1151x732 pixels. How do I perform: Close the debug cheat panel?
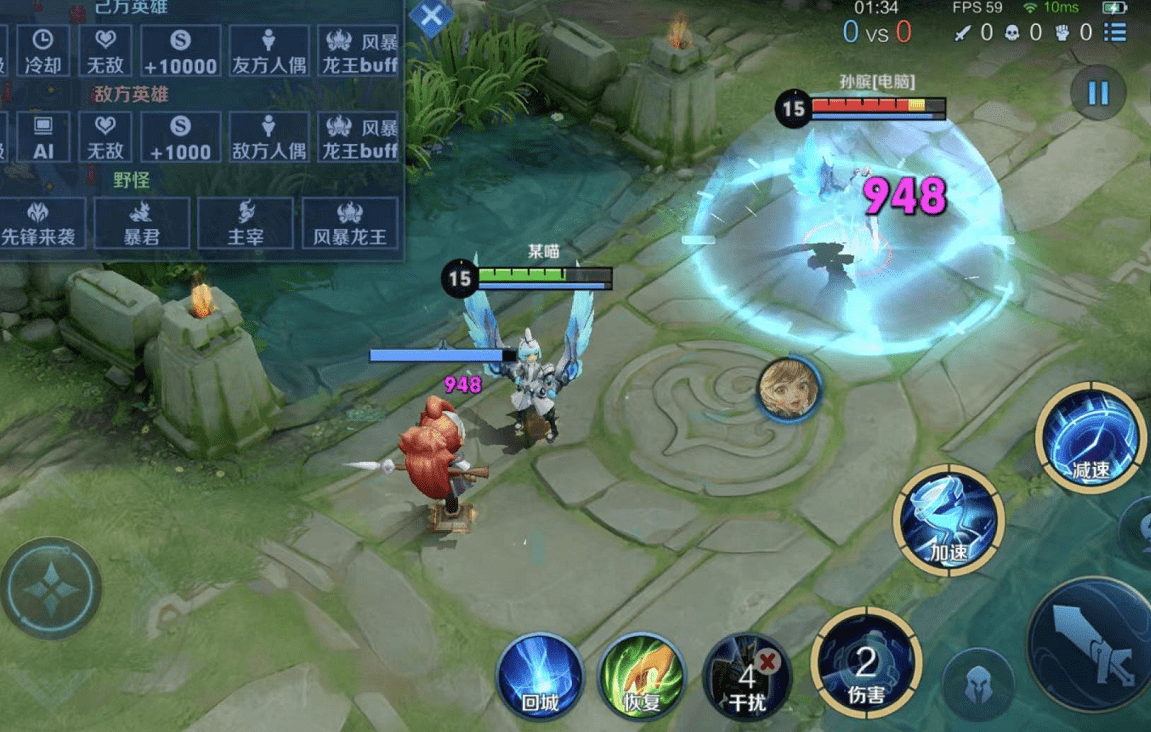[x=432, y=17]
